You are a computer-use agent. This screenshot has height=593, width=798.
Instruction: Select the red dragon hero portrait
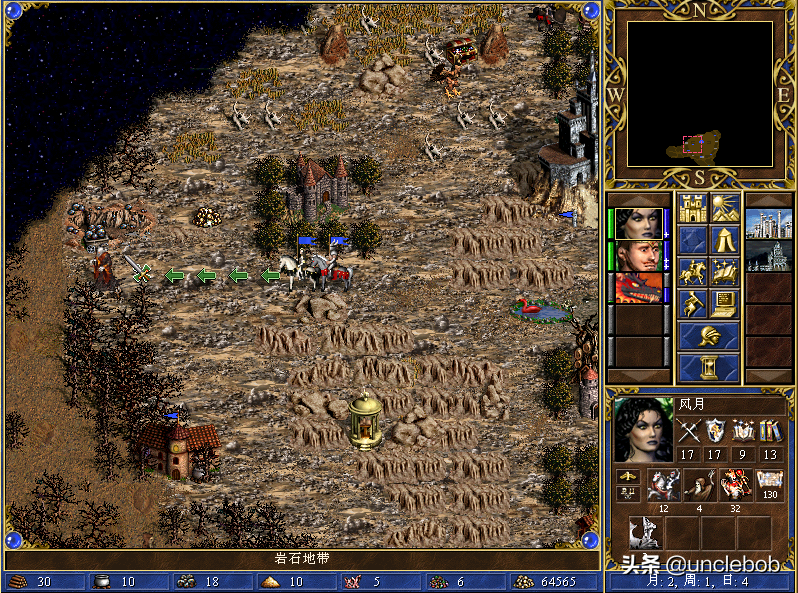637,288
